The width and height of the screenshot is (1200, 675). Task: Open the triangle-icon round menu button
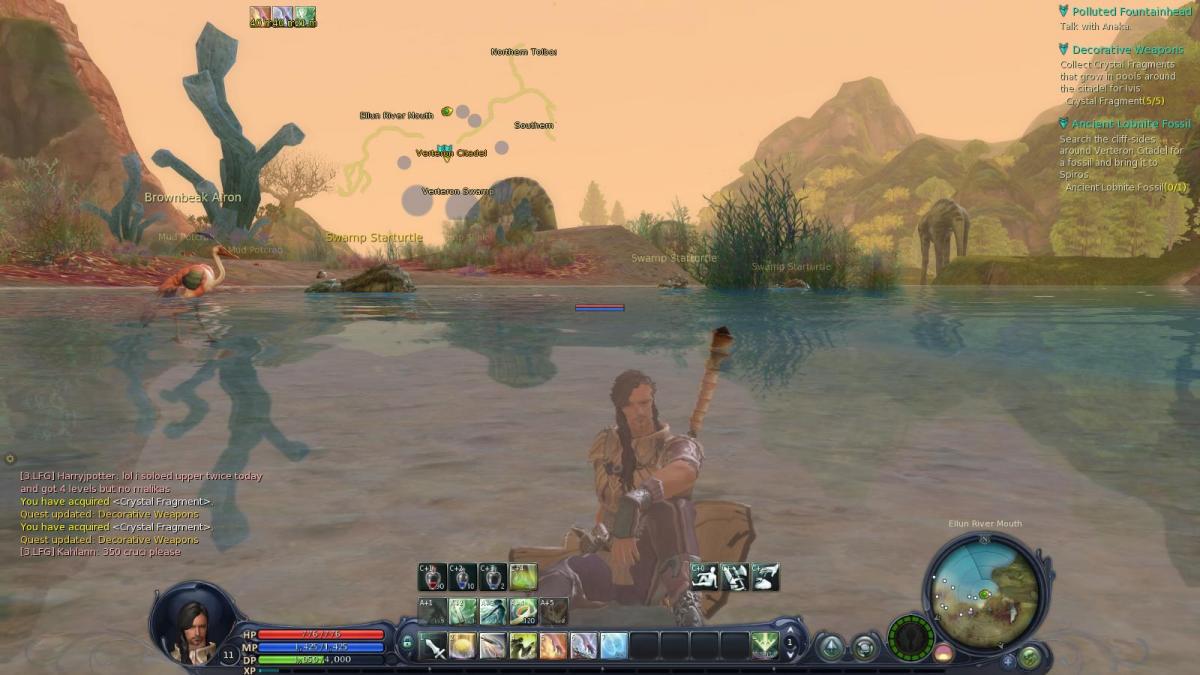(831, 647)
